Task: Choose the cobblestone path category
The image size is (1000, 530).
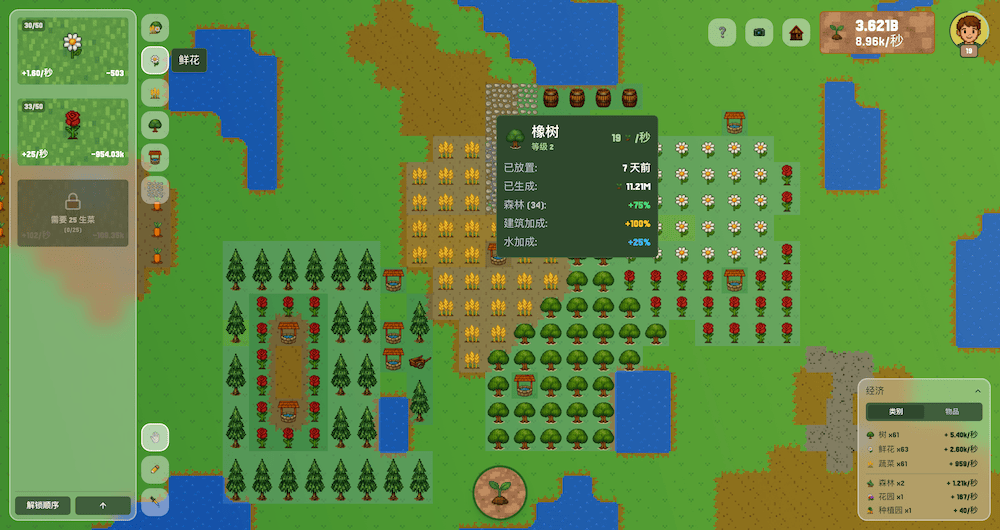Action: 155,189
